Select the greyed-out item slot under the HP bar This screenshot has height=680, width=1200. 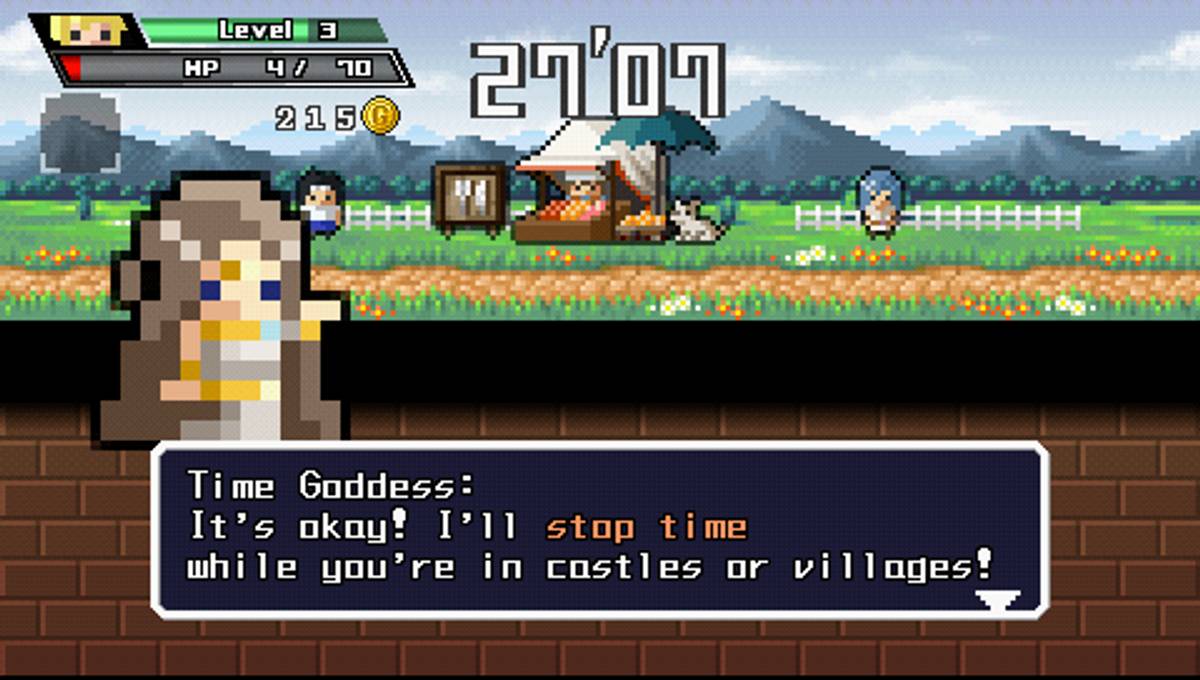[80, 134]
